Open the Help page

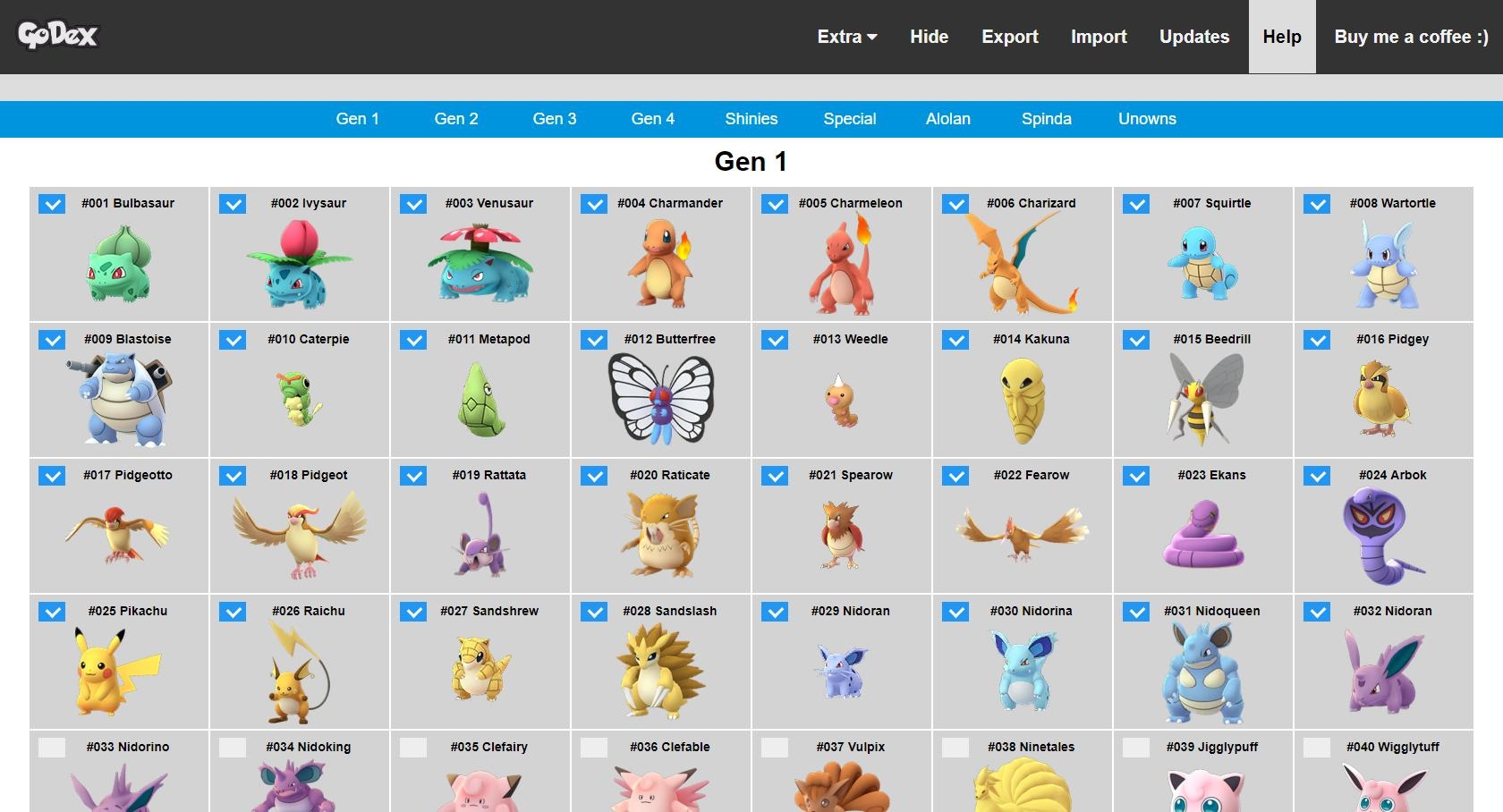(x=1281, y=37)
